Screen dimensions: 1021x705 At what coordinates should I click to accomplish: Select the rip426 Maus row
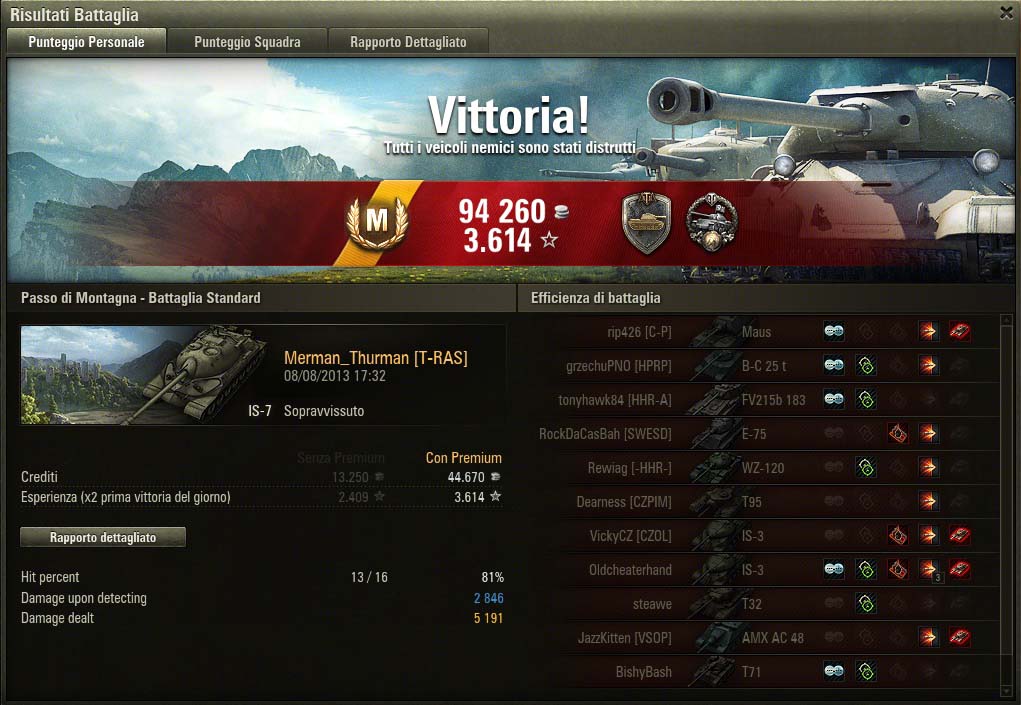point(760,332)
